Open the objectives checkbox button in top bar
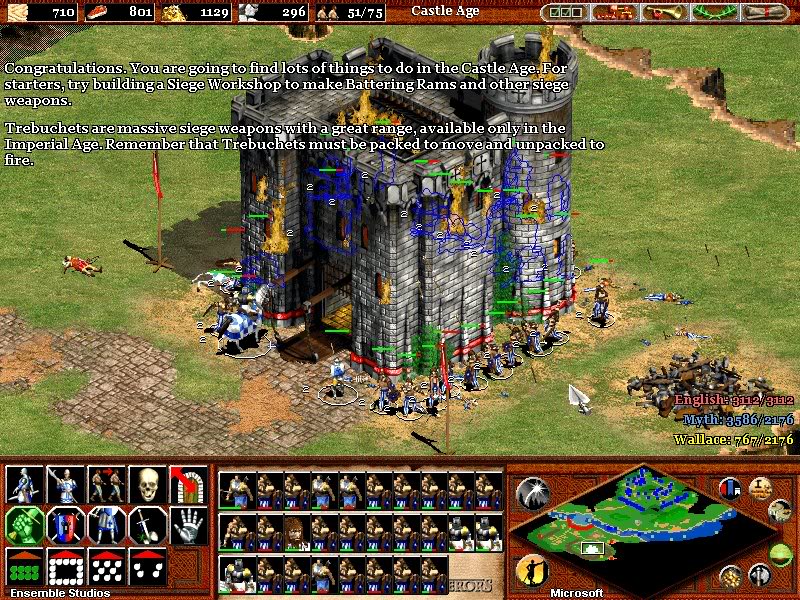The width and height of the screenshot is (800, 600). point(564,13)
